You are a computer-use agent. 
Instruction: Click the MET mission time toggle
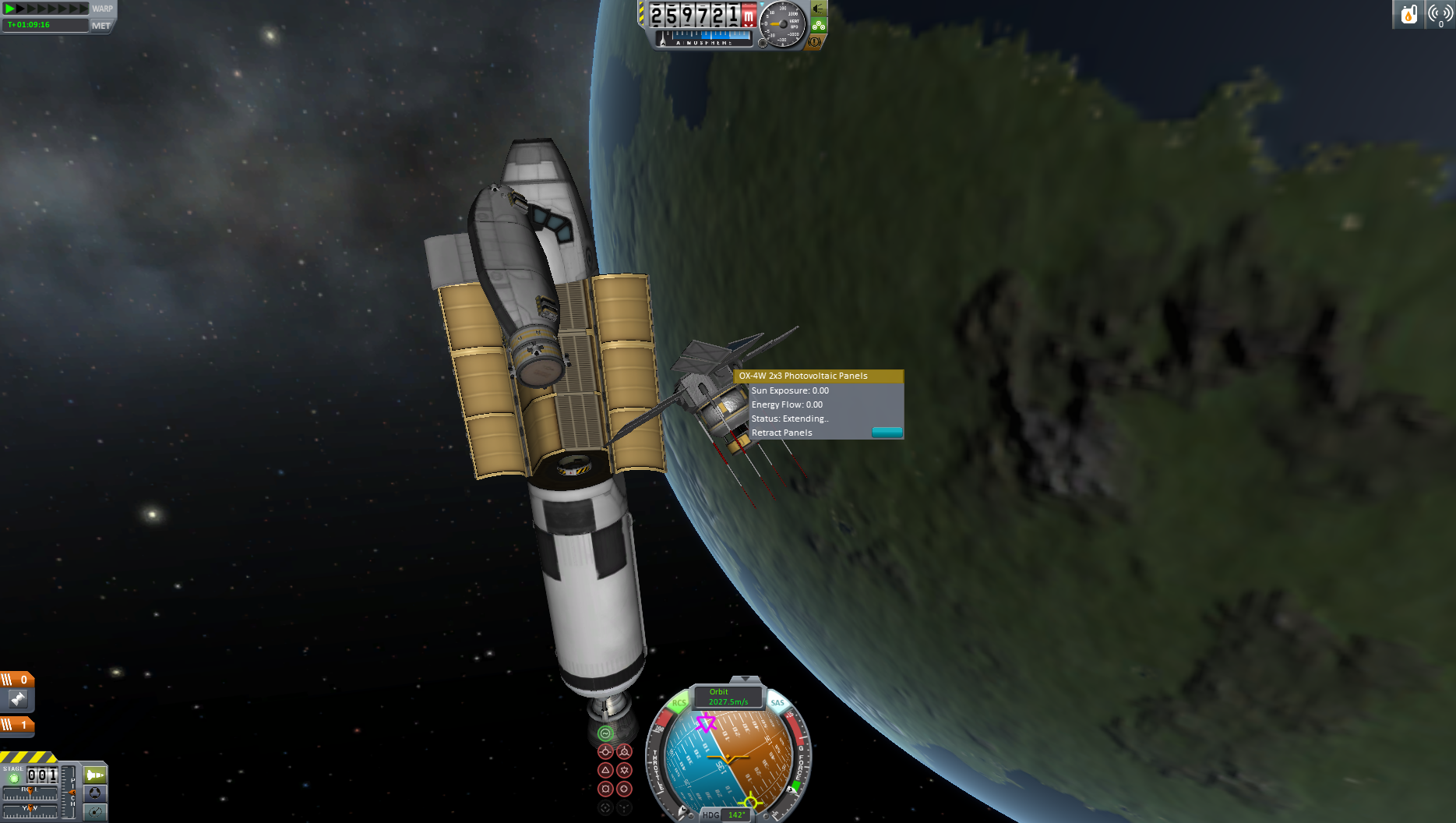click(x=101, y=26)
